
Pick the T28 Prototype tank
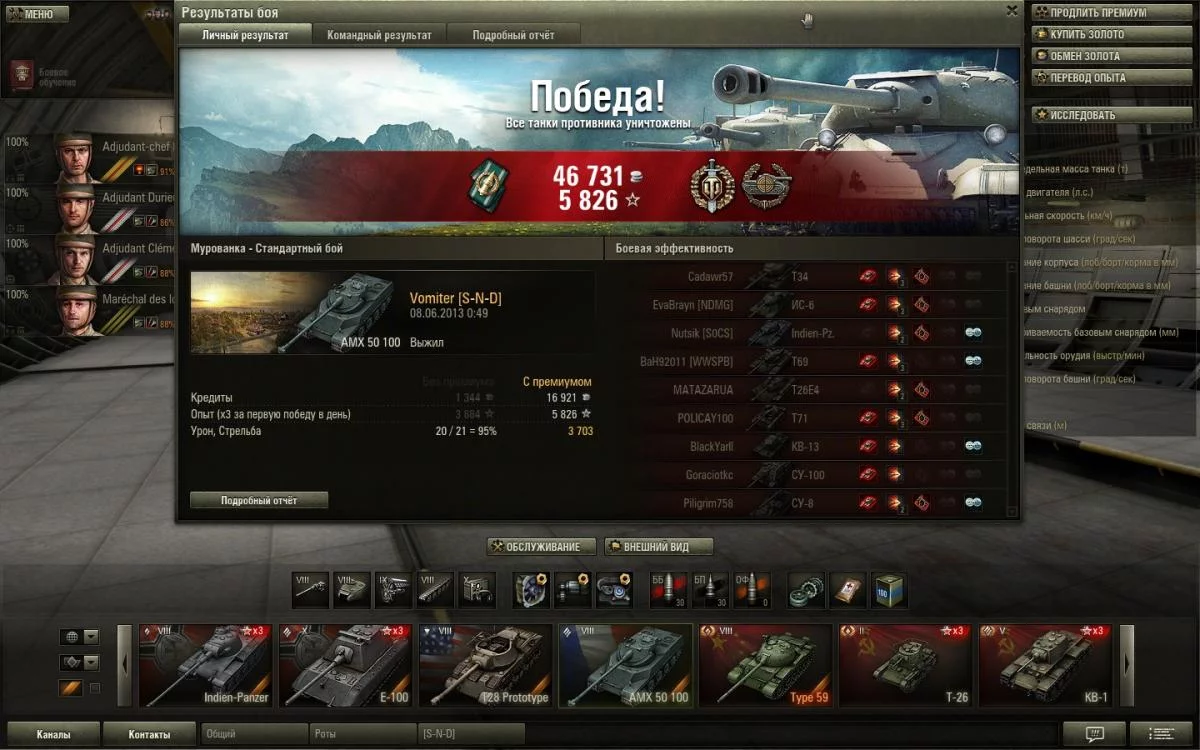point(485,665)
